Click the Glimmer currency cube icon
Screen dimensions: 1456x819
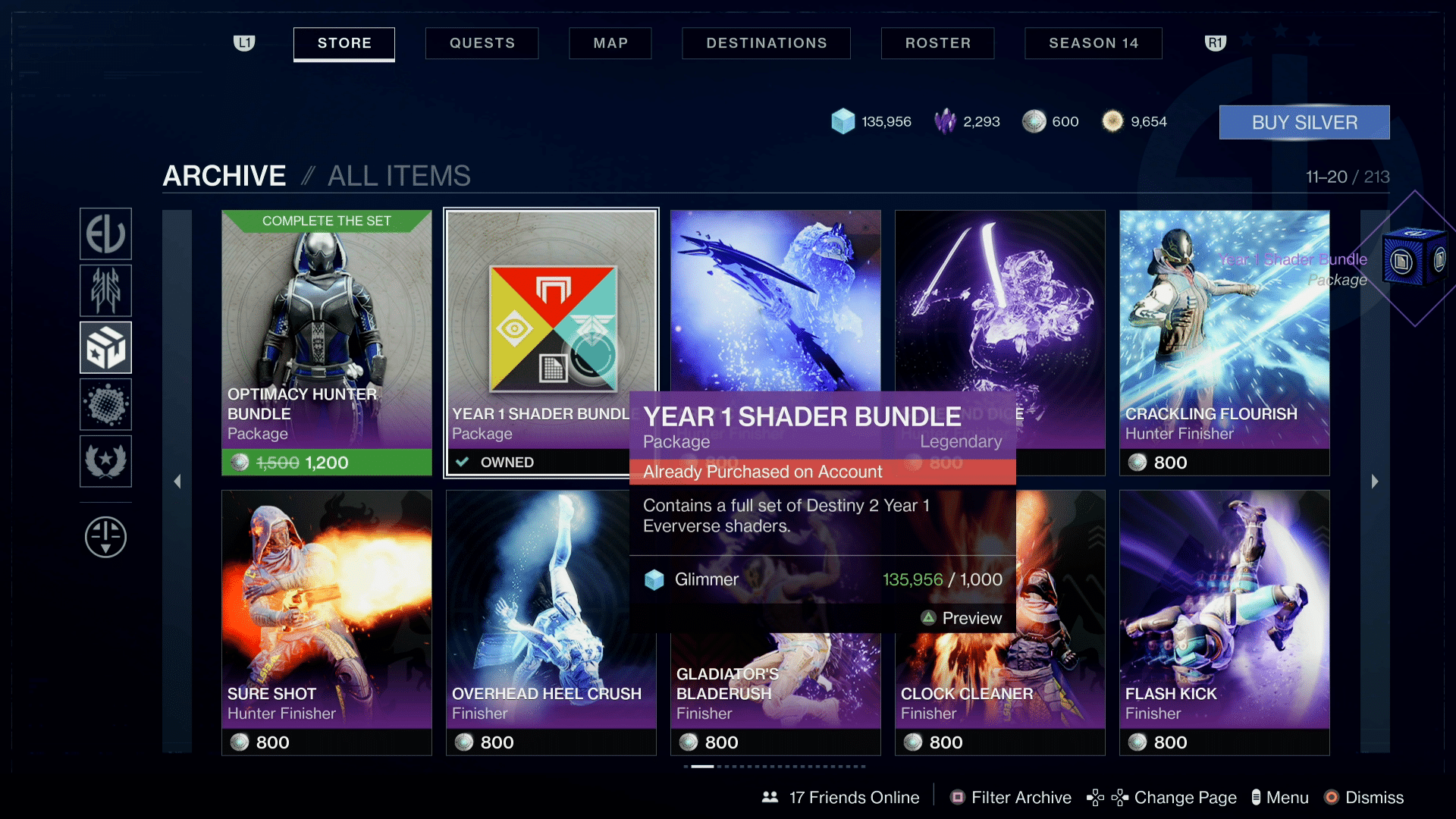coord(844,121)
